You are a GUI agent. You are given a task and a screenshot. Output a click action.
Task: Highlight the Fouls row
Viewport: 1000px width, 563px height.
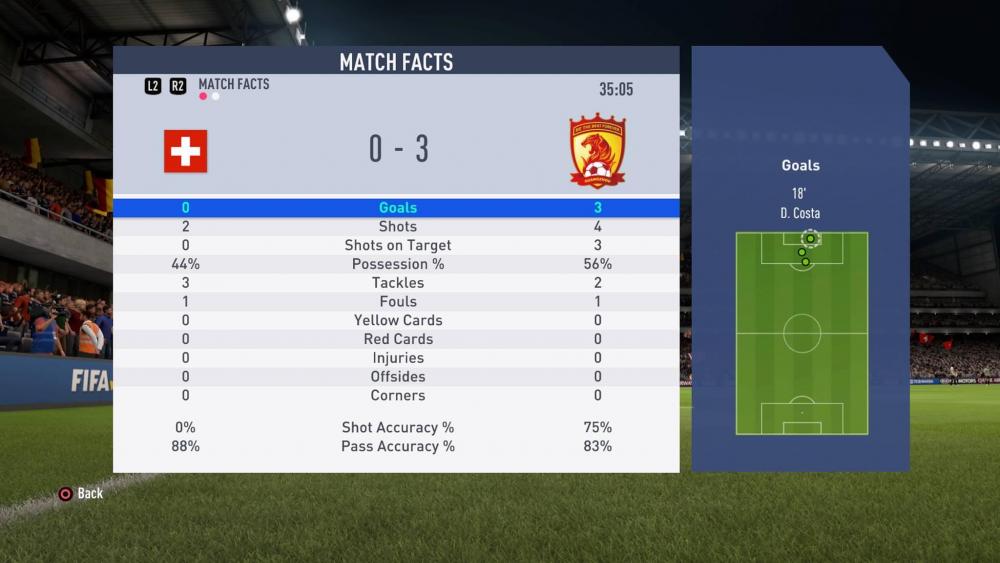coord(397,302)
